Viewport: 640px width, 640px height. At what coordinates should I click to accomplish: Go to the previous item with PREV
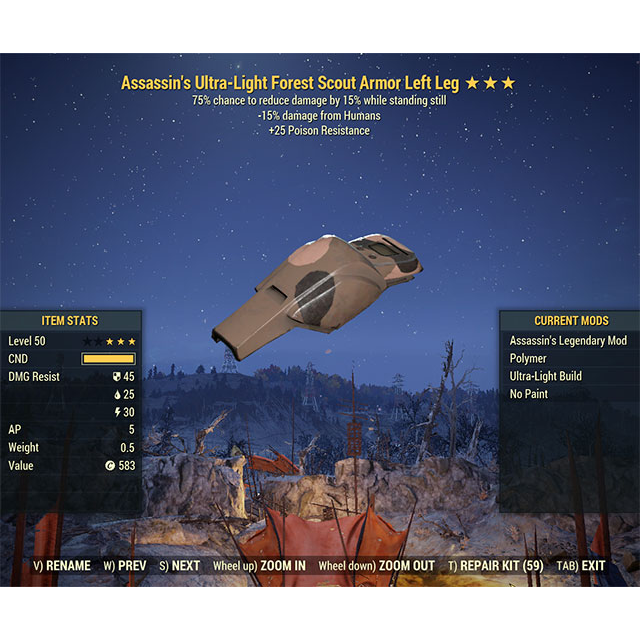pos(125,566)
